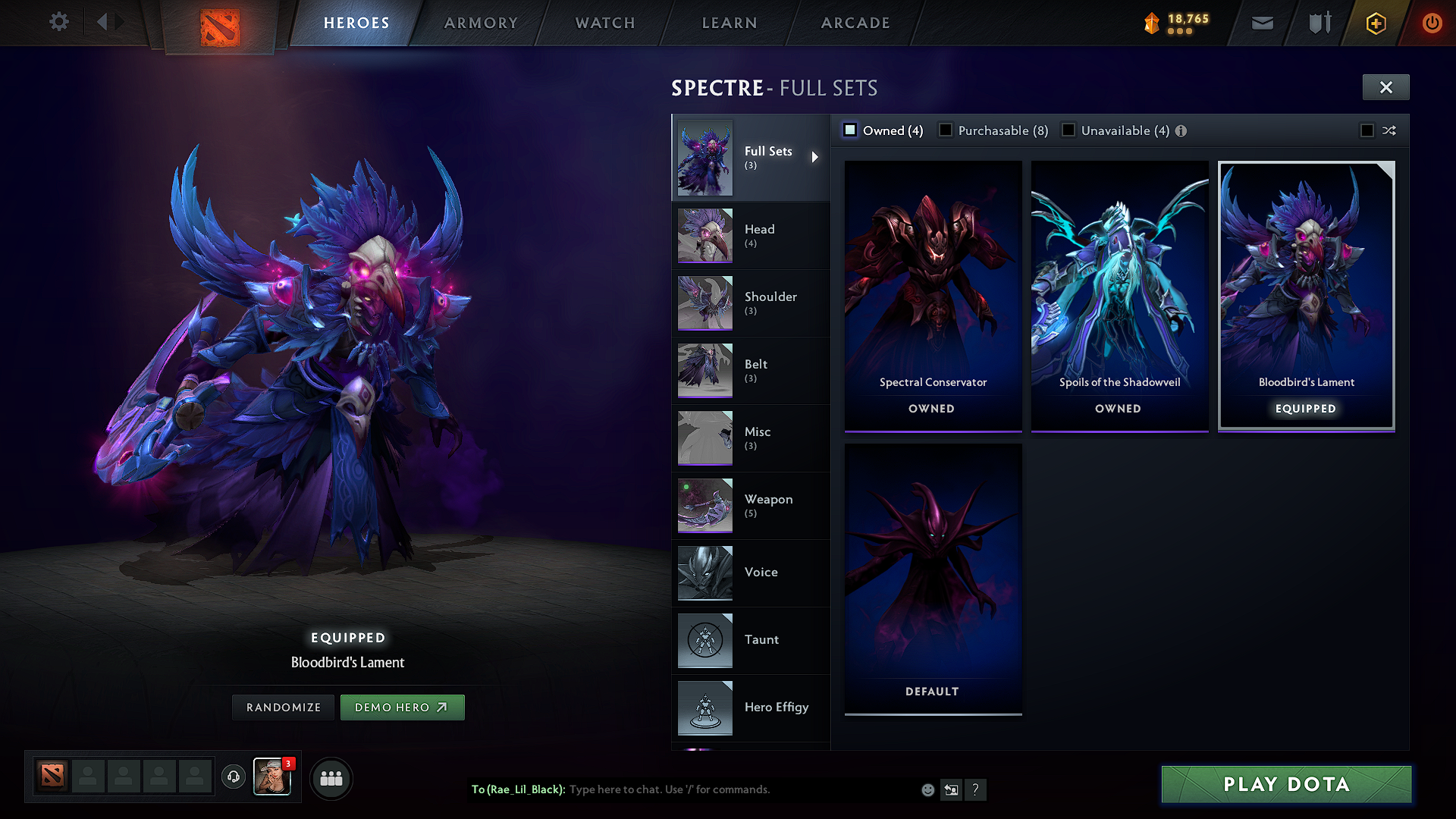
Task: Open the mail notifications icon
Action: coord(1261,23)
